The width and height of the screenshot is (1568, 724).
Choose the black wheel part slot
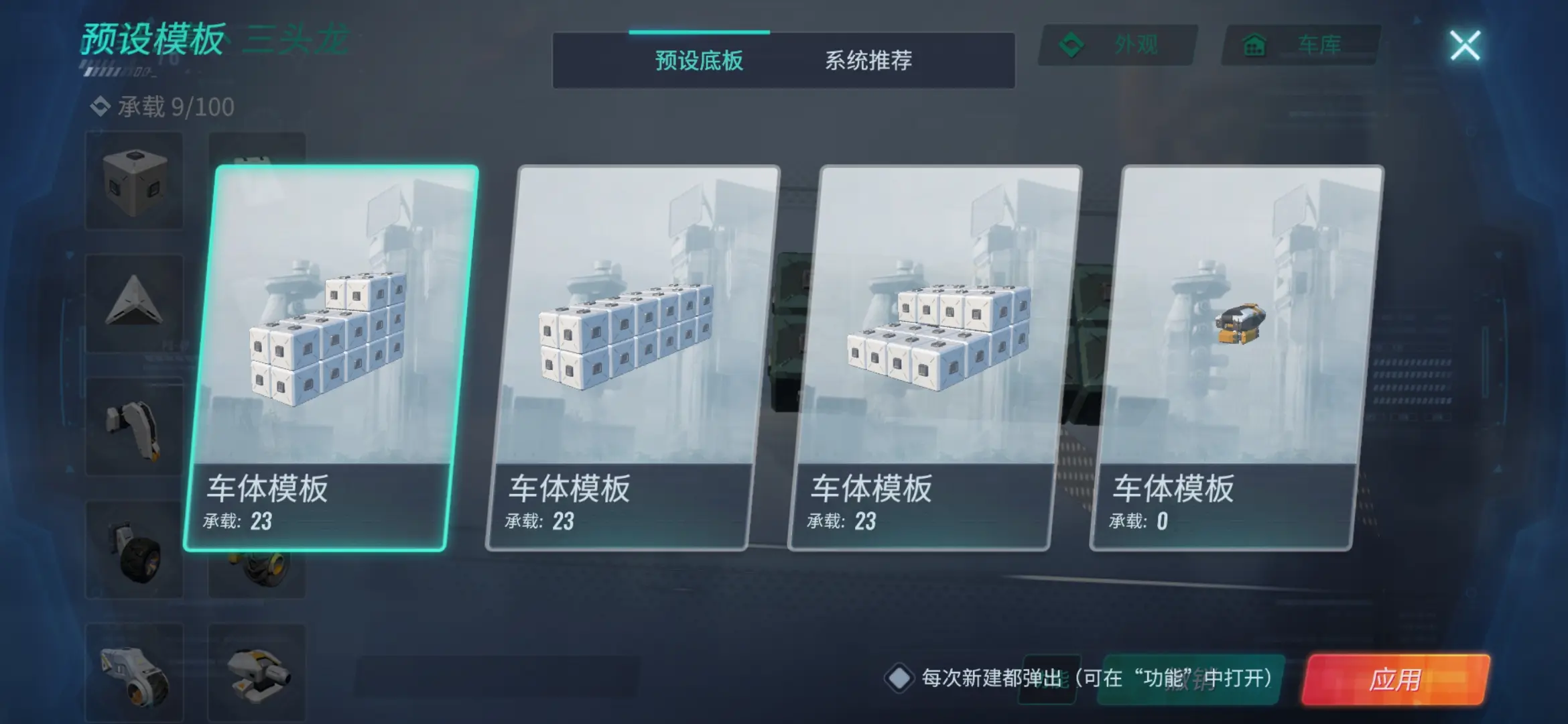click(135, 550)
